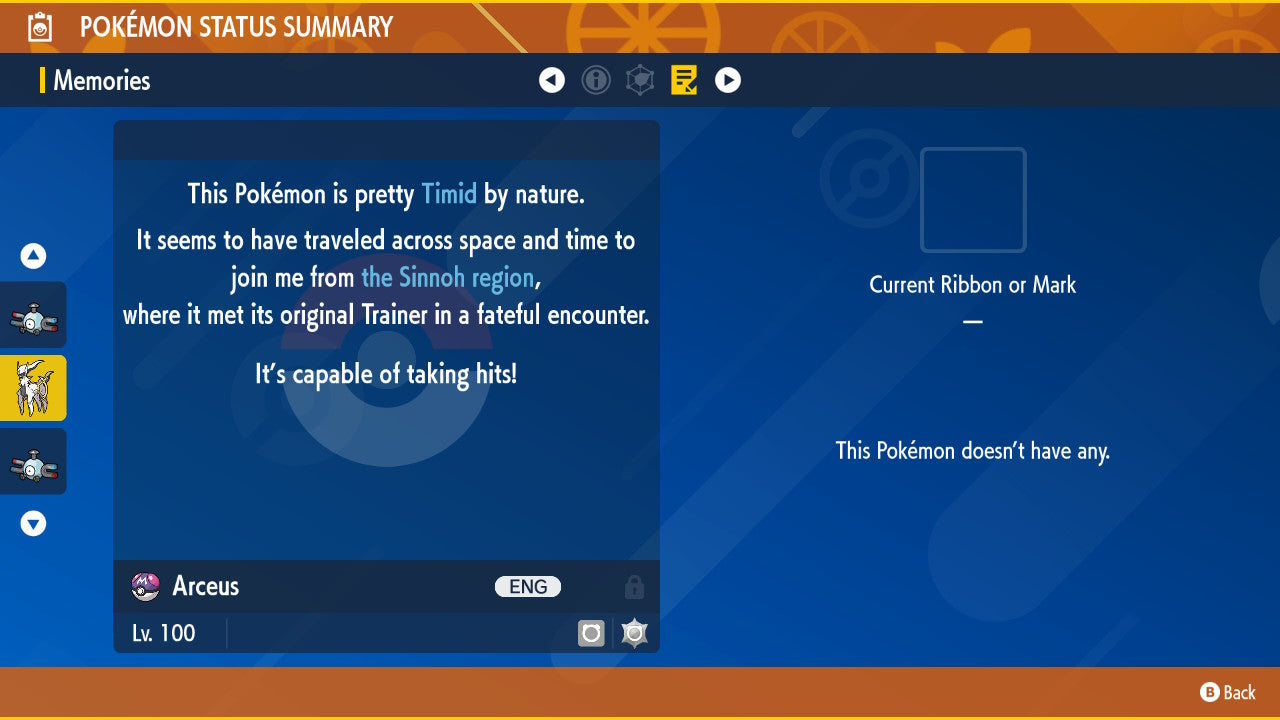Click the next page arrow icon
This screenshot has height=720, width=1280.
[727, 80]
